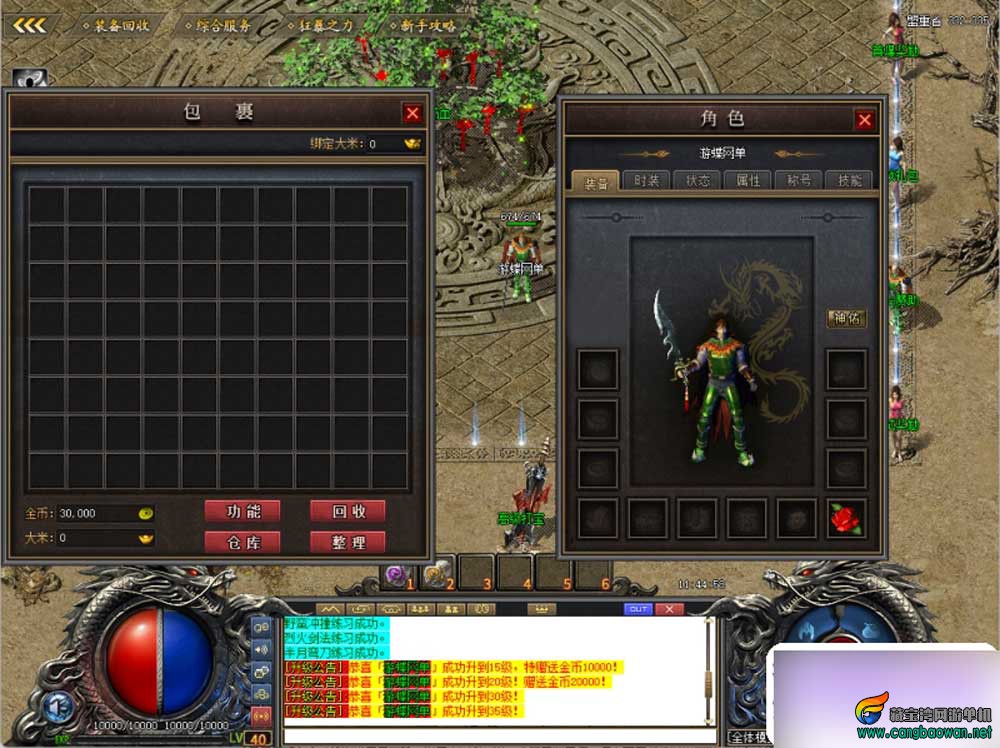The height and width of the screenshot is (748, 1000).
Task: Open the 属性 attributes tab
Action: 748,181
